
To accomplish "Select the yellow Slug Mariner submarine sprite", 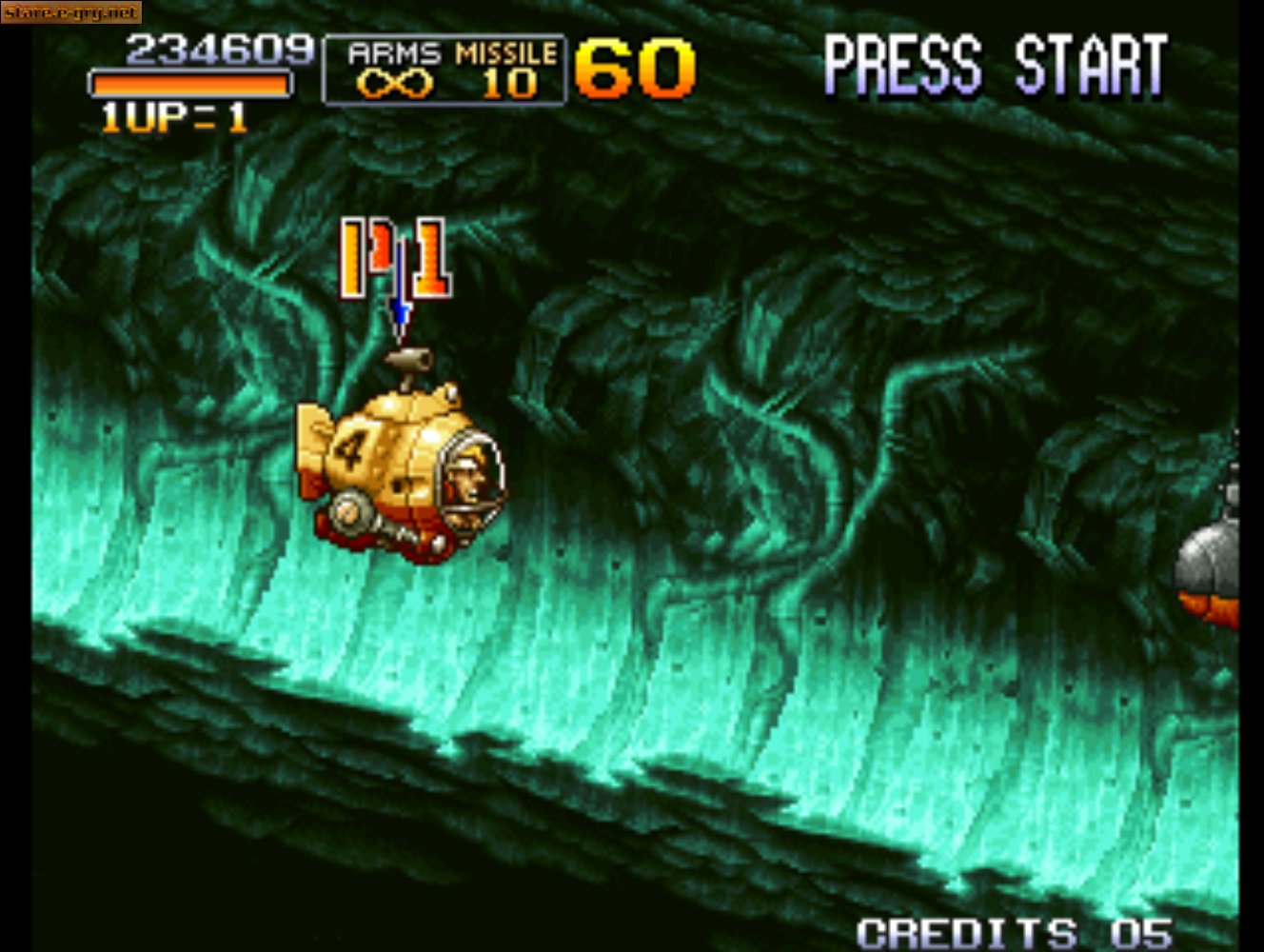I will 409,466.
